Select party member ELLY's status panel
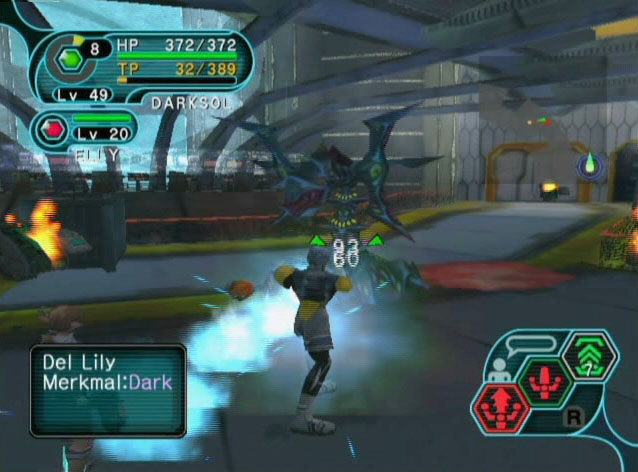Screen dimensions: 638x472 (98, 134)
